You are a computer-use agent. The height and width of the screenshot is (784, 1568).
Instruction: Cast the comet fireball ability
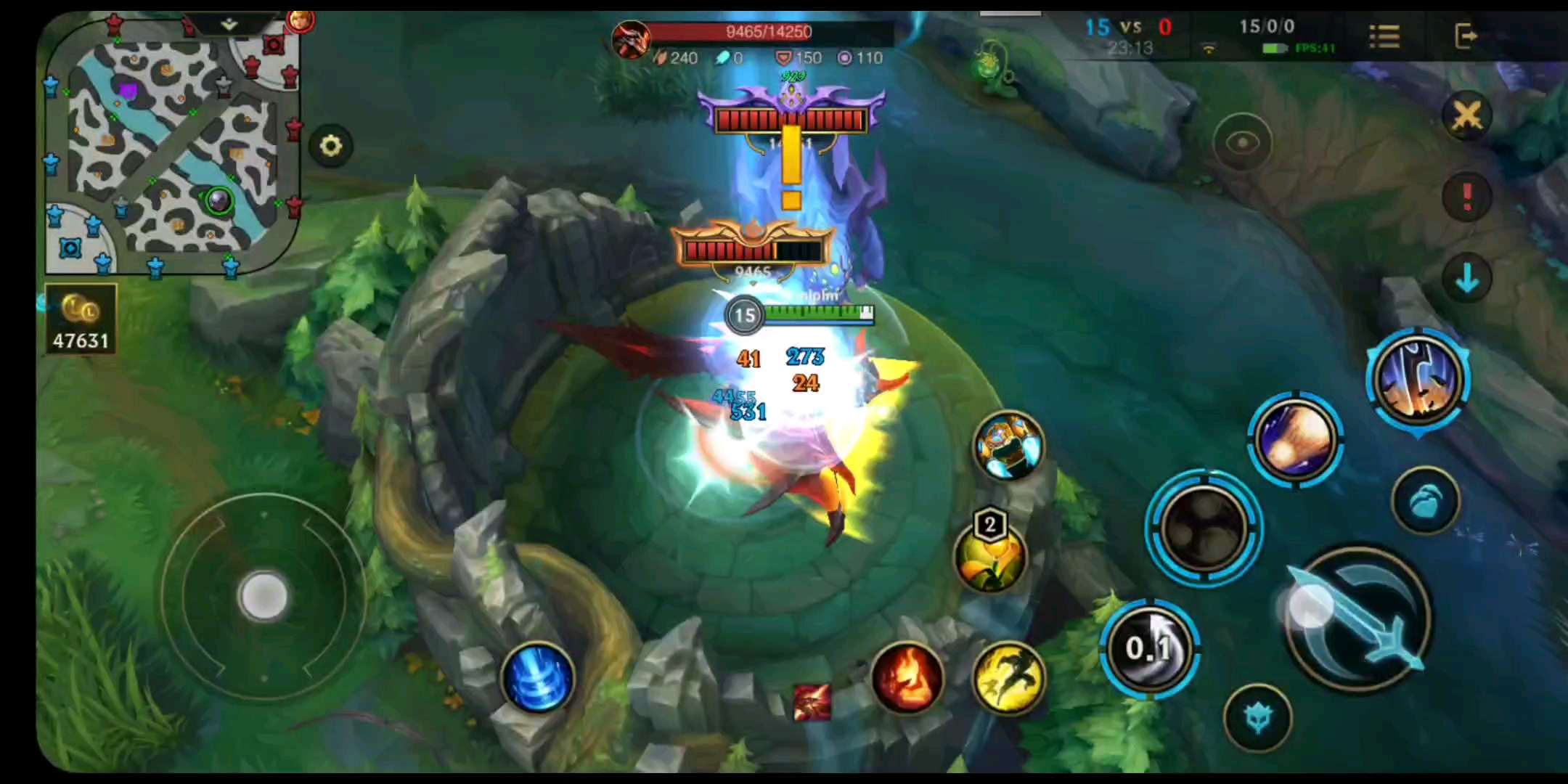1296,439
